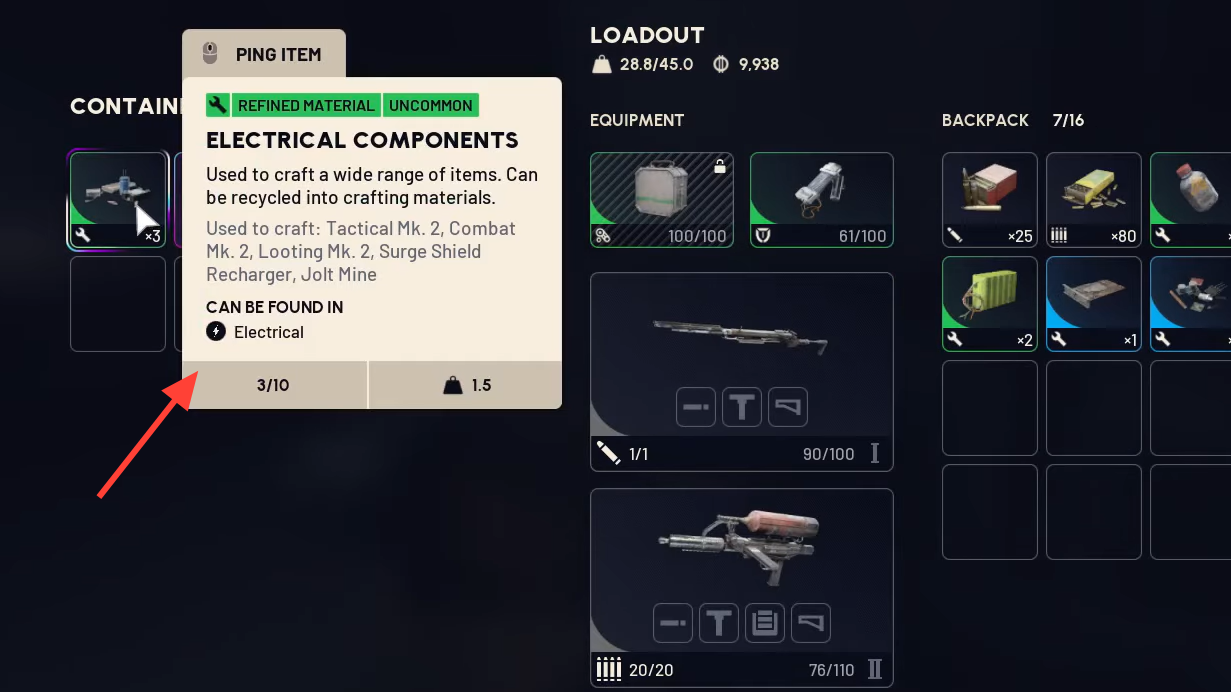Select the Electrical Components item in the container
The width and height of the screenshot is (1231, 692).
117,199
